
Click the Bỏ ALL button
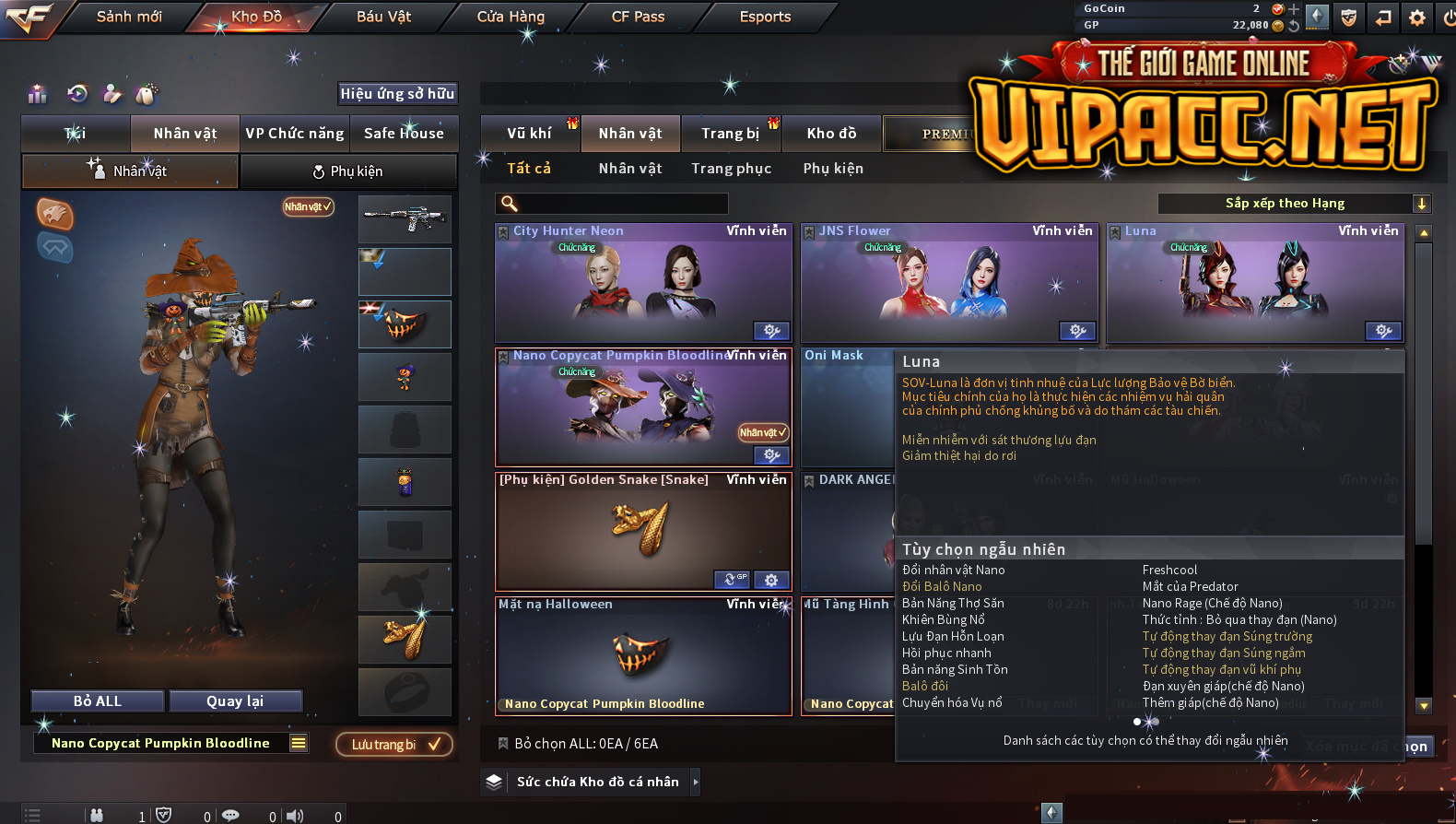click(x=98, y=701)
